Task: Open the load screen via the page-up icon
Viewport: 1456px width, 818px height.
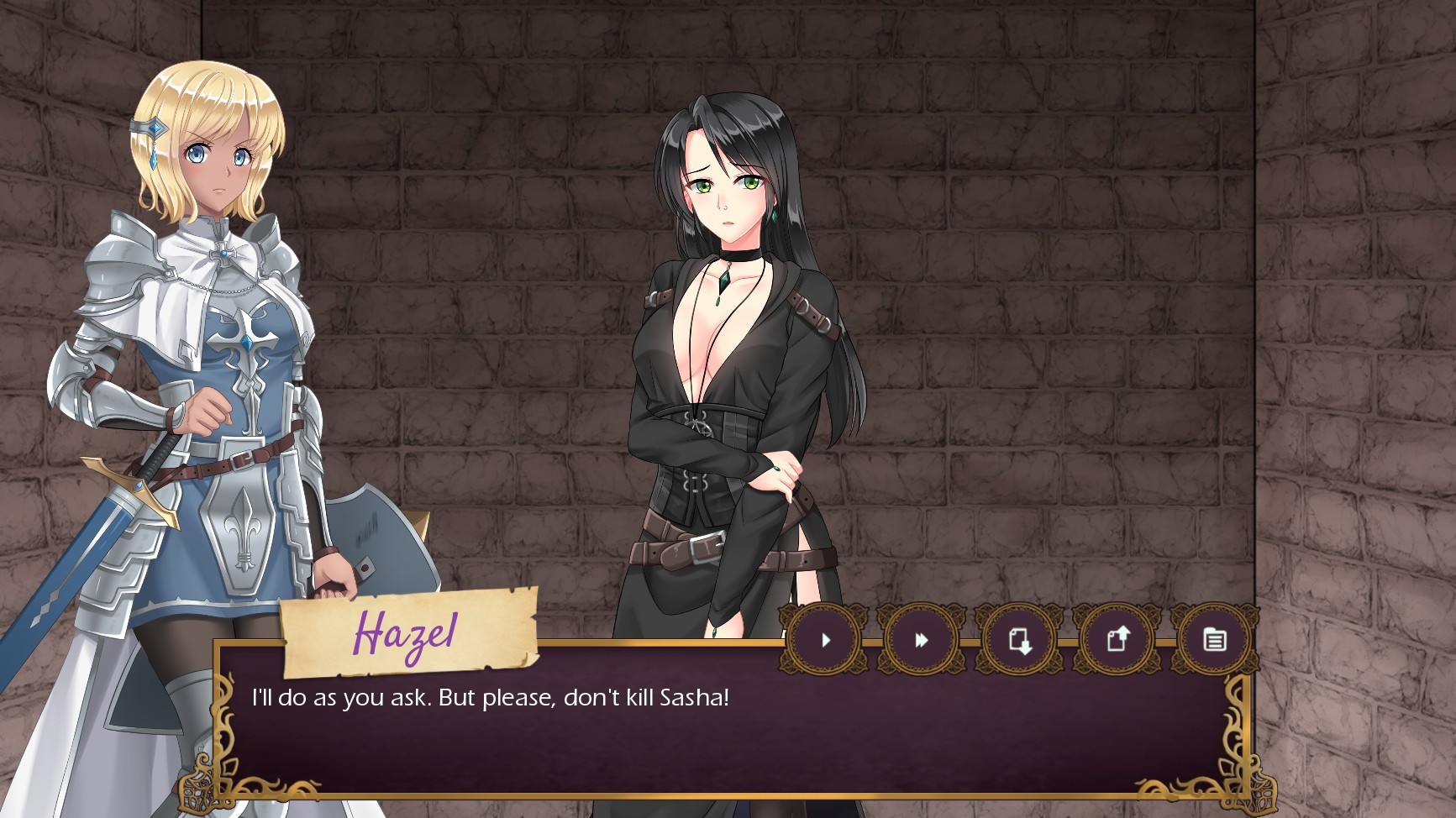Action: click(1116, 639)
